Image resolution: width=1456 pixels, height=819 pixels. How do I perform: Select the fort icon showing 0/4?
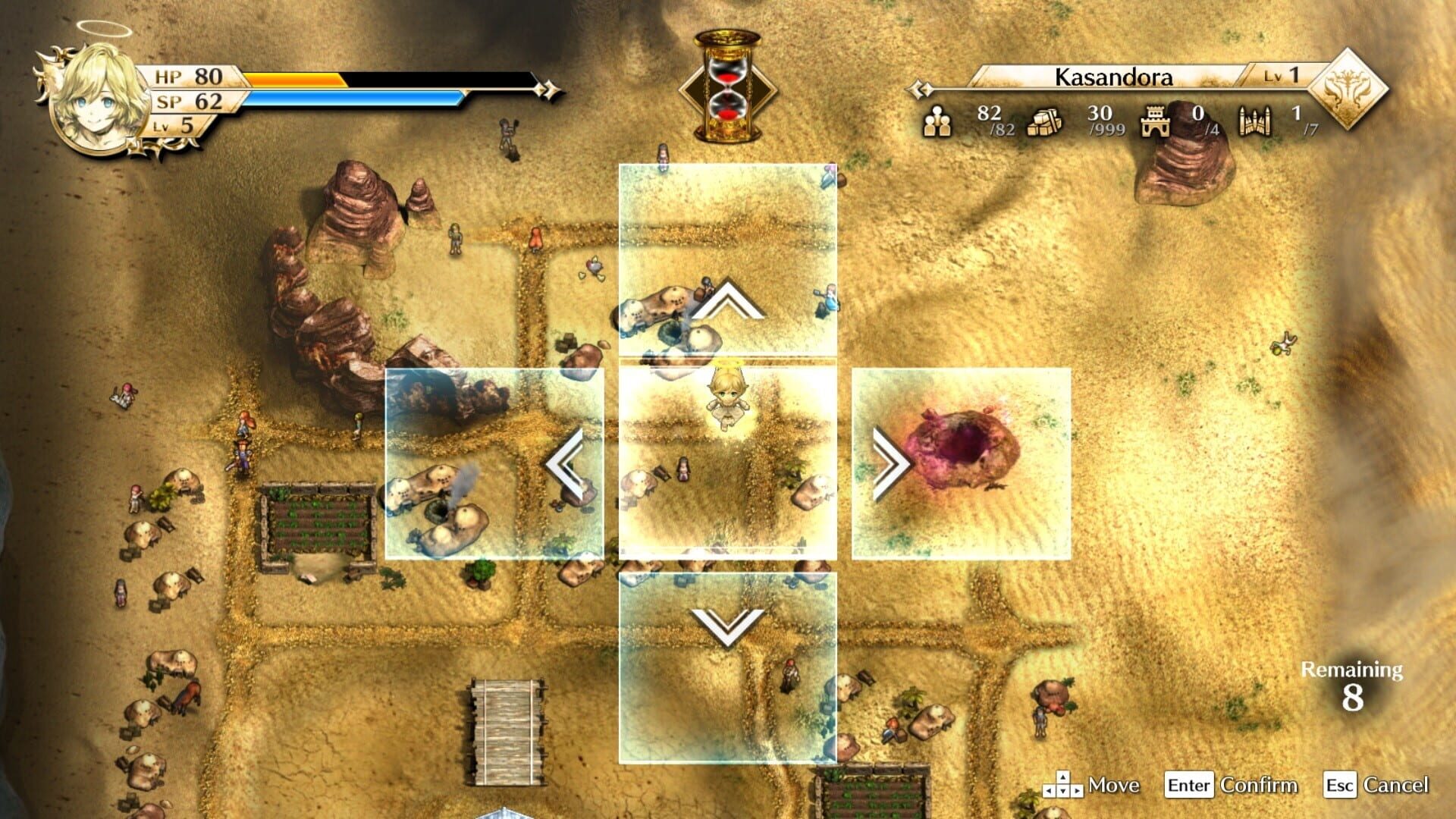click(1156, 123)
